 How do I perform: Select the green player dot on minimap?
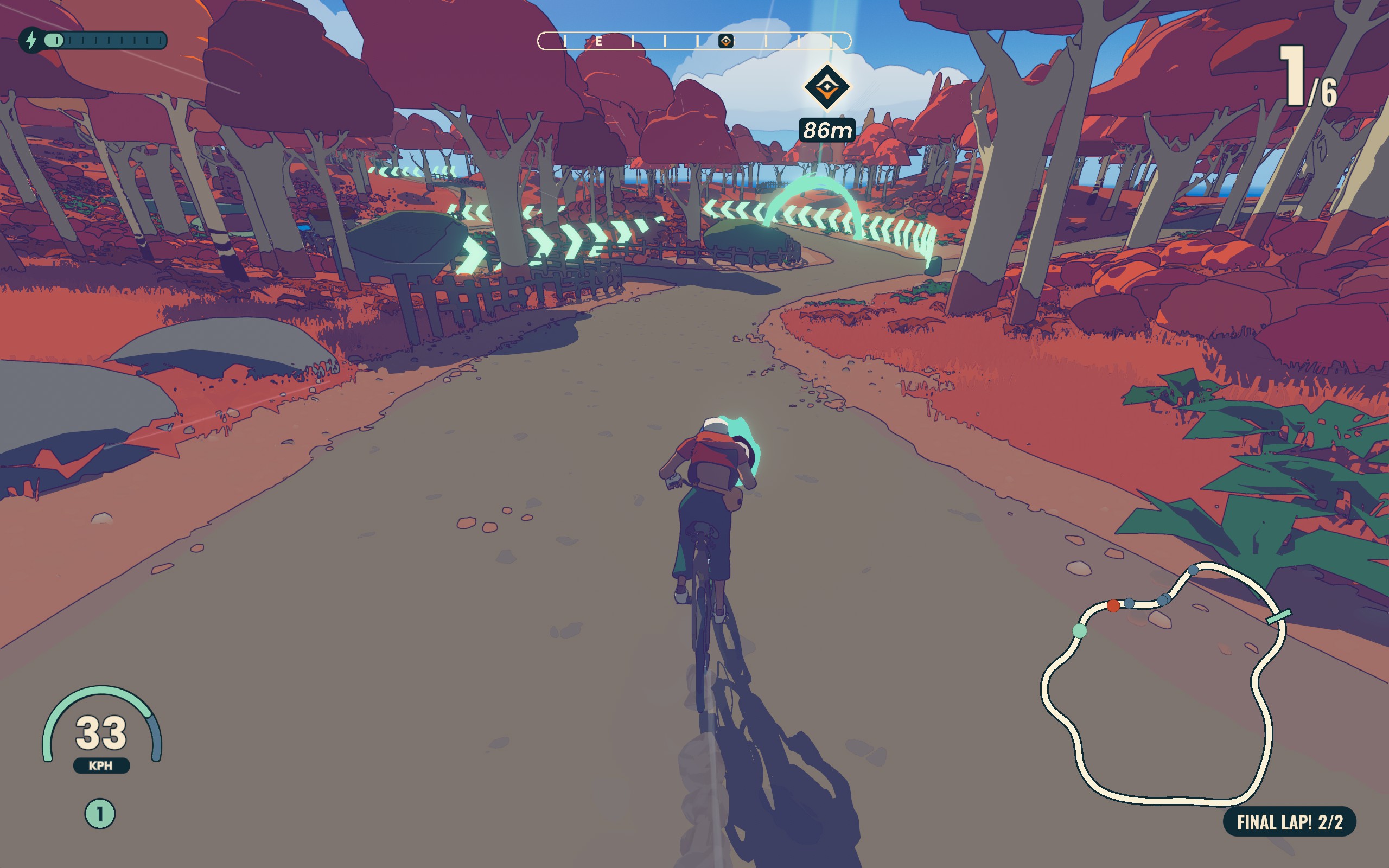[1079, 631]
